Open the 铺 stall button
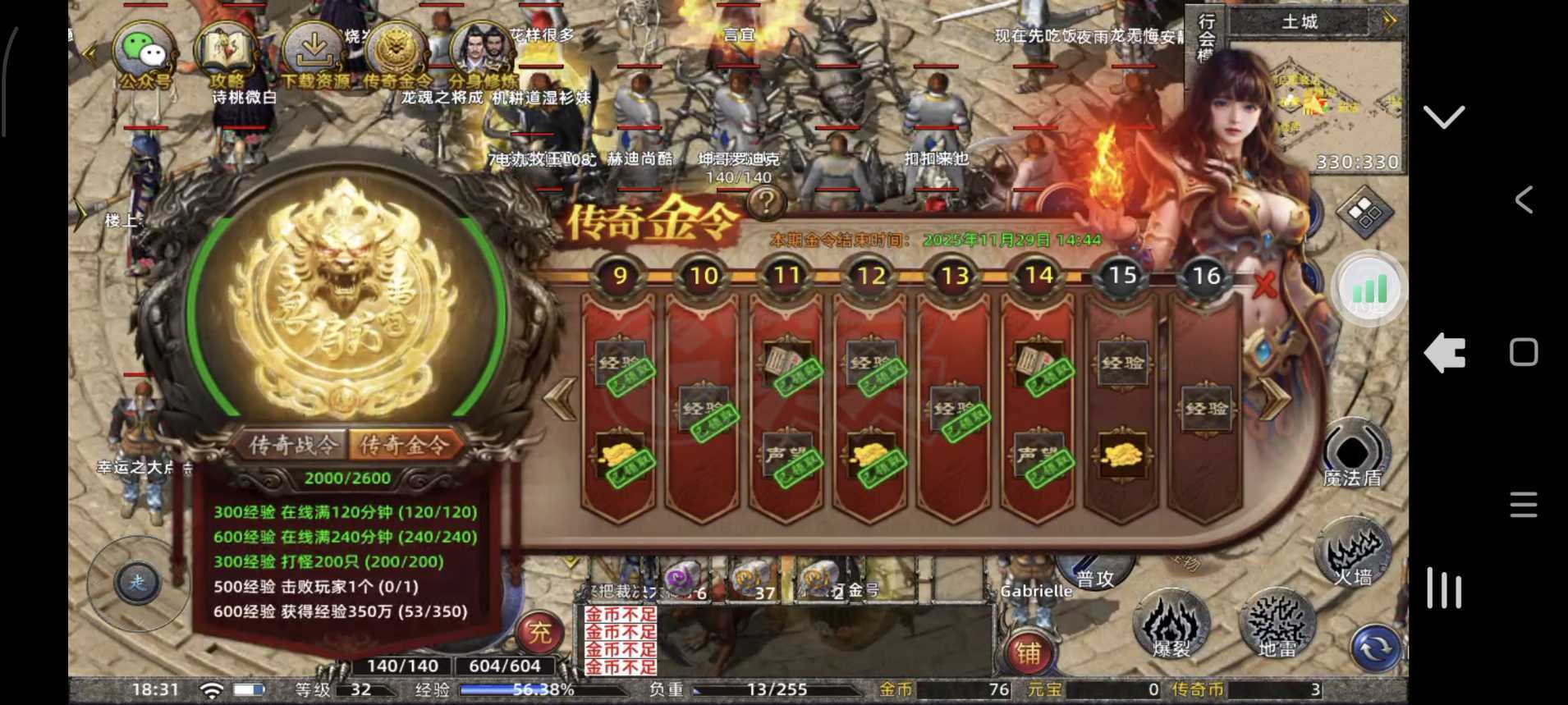 [1030, 650]
